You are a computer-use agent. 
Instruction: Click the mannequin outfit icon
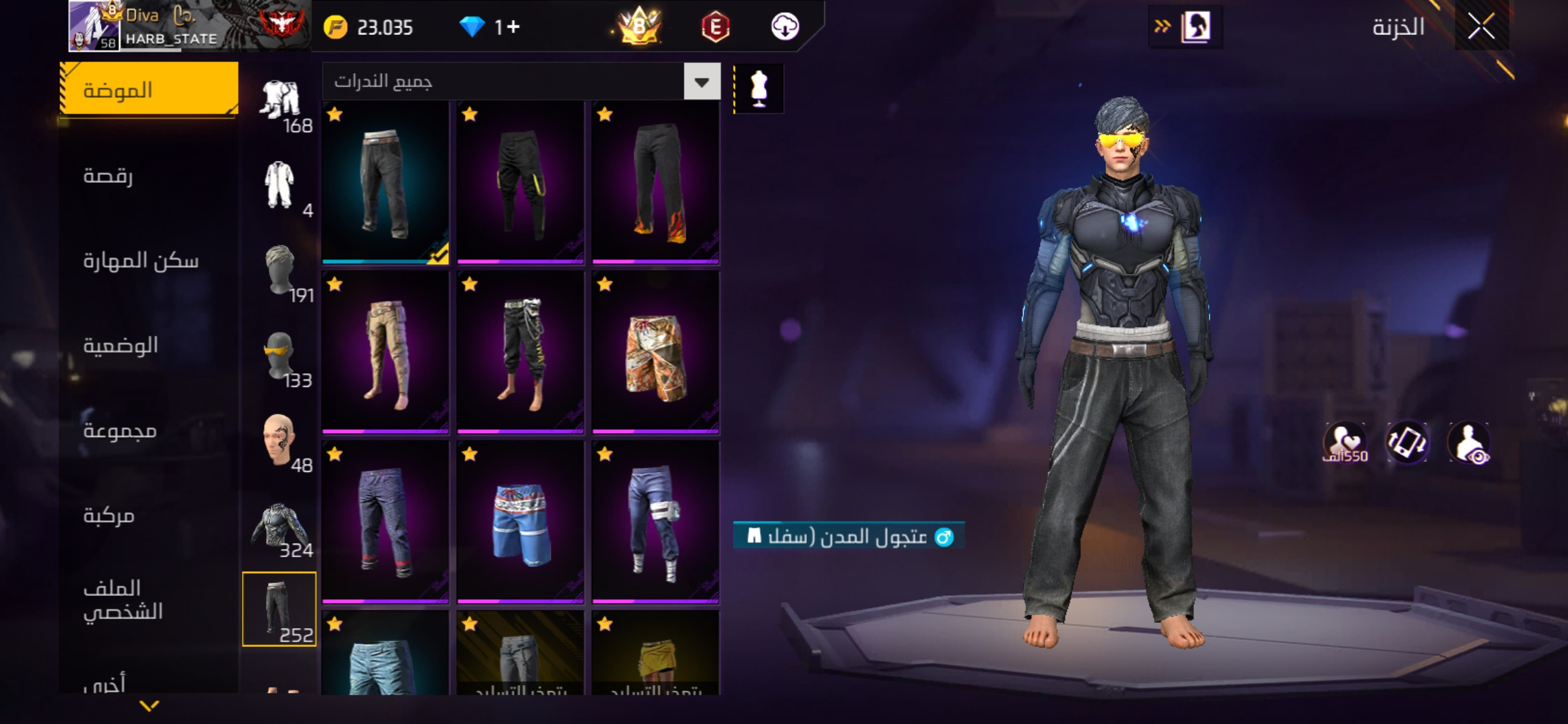coord(759,88)
